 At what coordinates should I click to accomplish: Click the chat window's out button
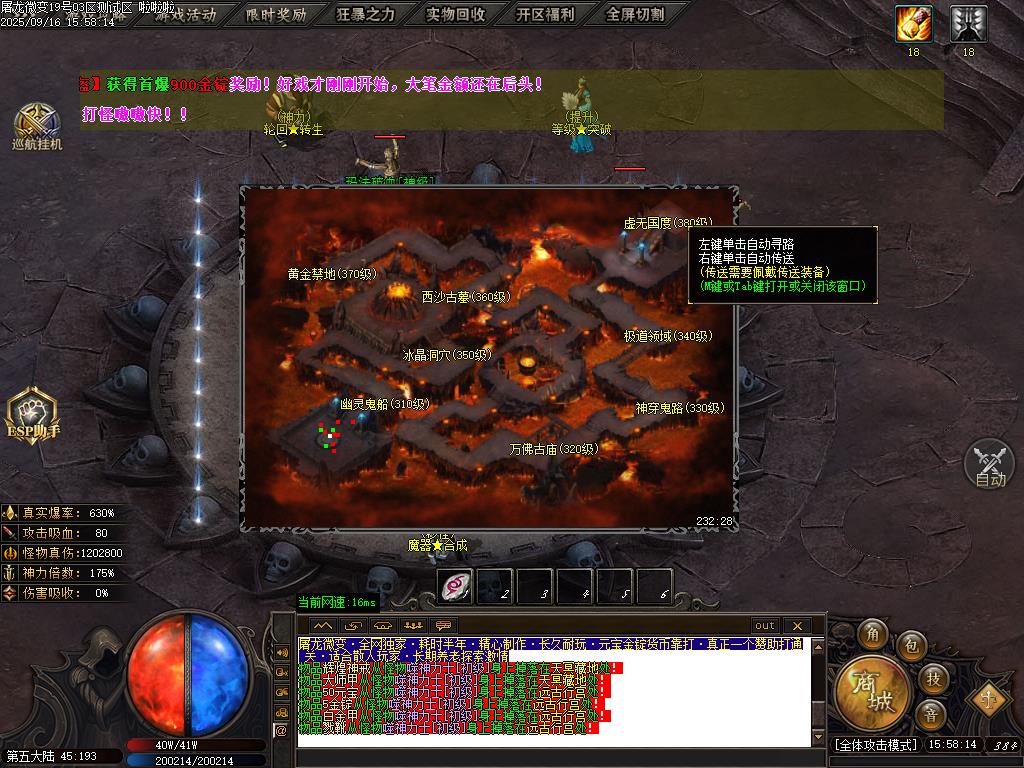(x=764, y=626)
